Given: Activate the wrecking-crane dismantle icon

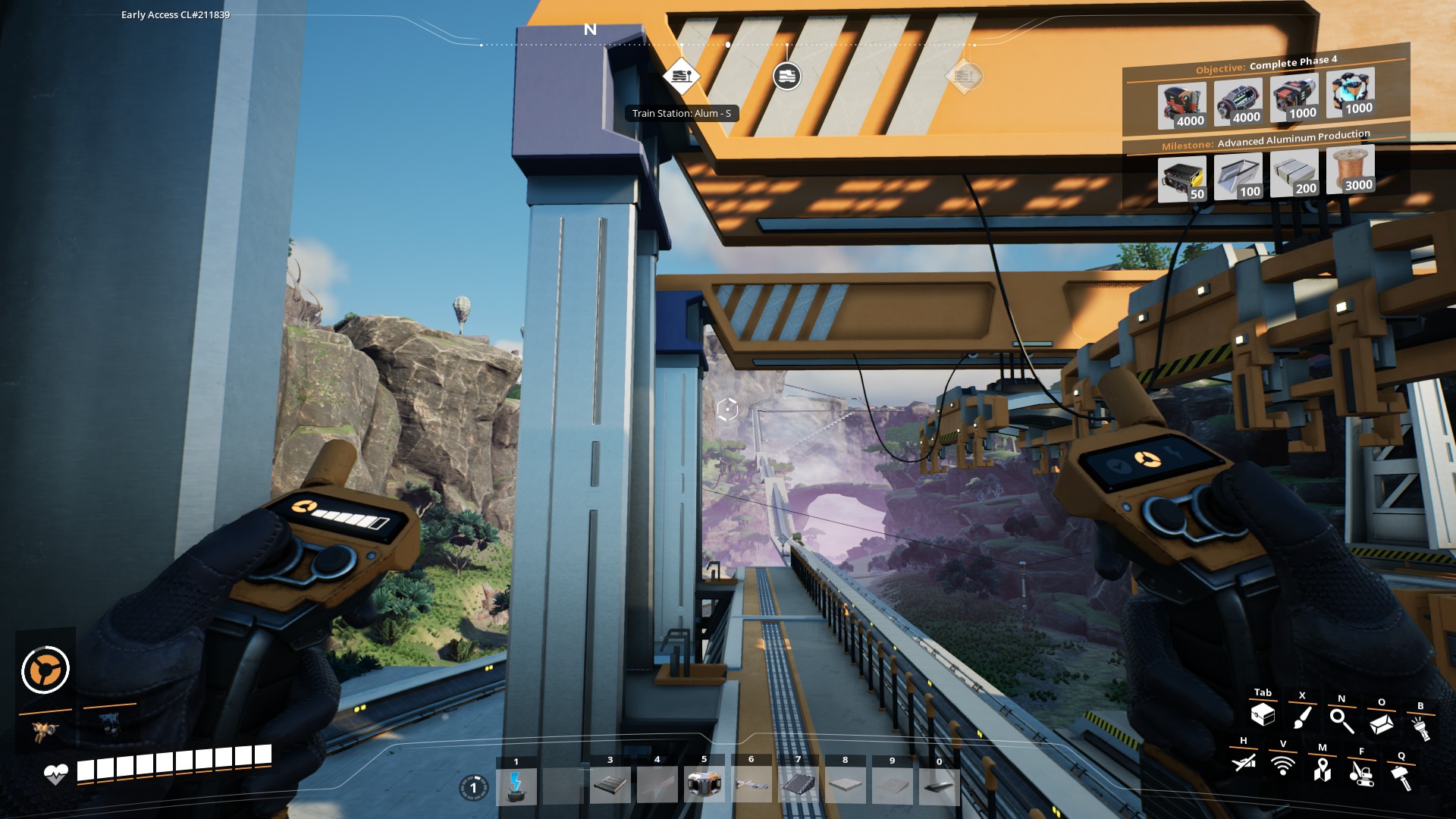Looking at the screenshot, I should click(1362, 773).
